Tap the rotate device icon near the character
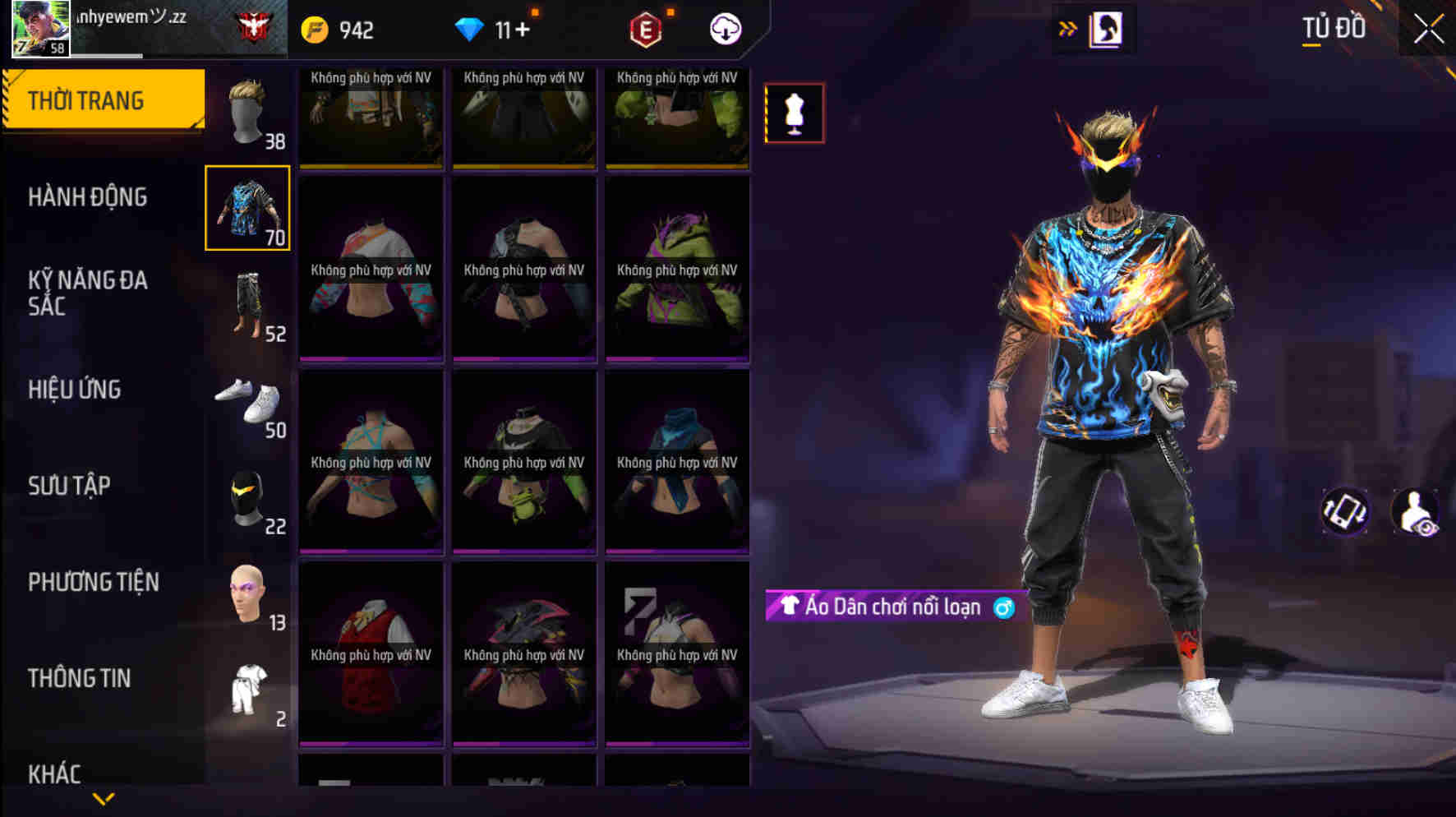The width and height of the screenshot is (1456, 817). (1347, 513)
